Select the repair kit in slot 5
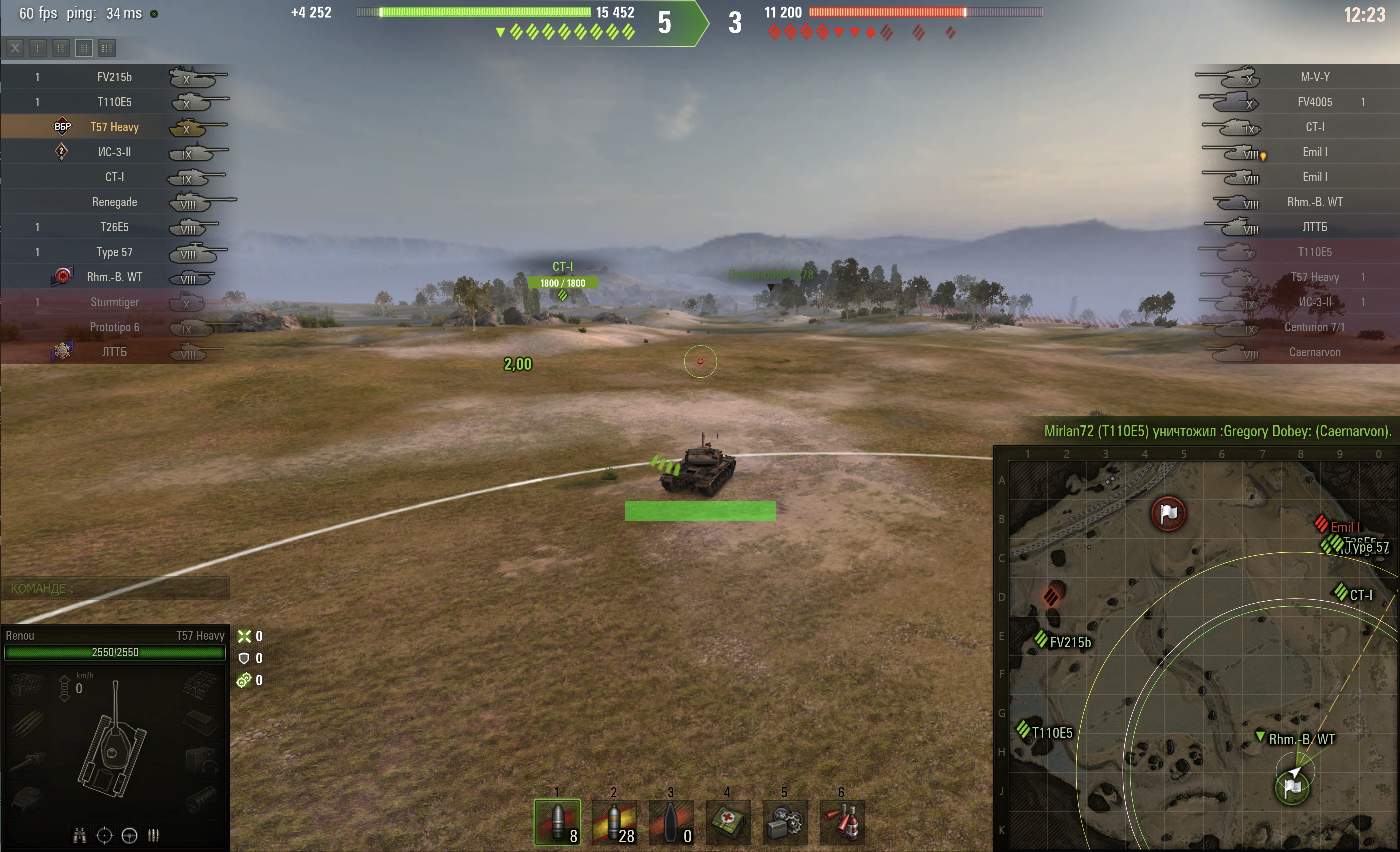 click(x=785, y=822)
